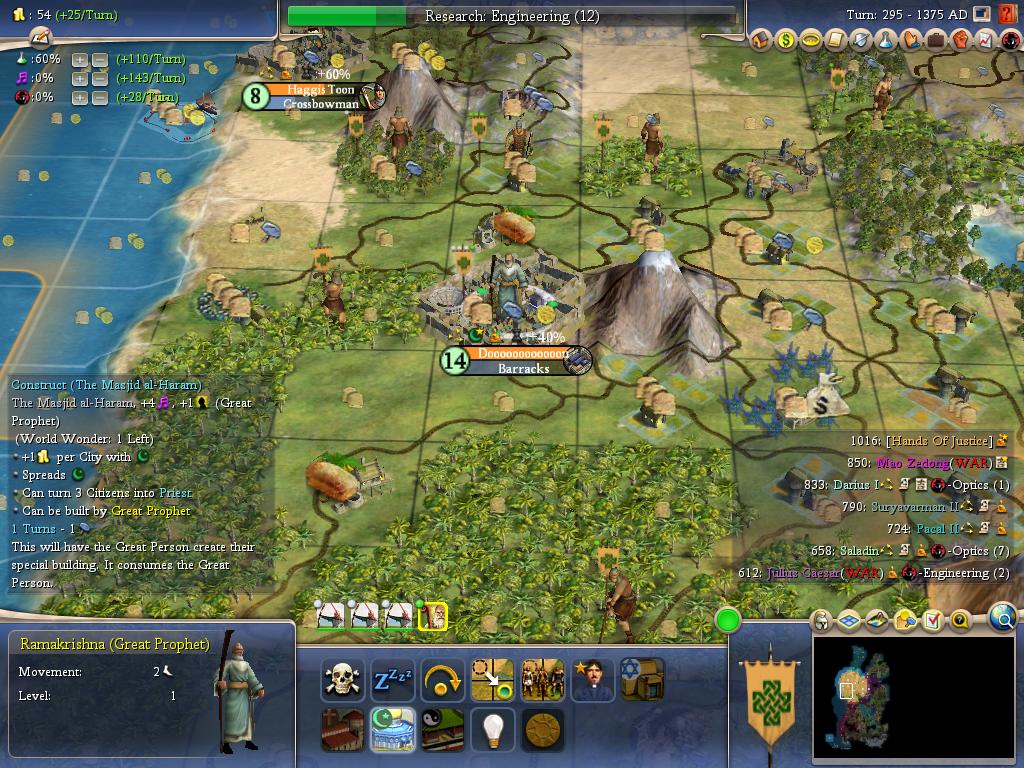The height and width of the screenshot is (768, 1024).
Task: Skip this unit's turn
Action: (442, 680)
